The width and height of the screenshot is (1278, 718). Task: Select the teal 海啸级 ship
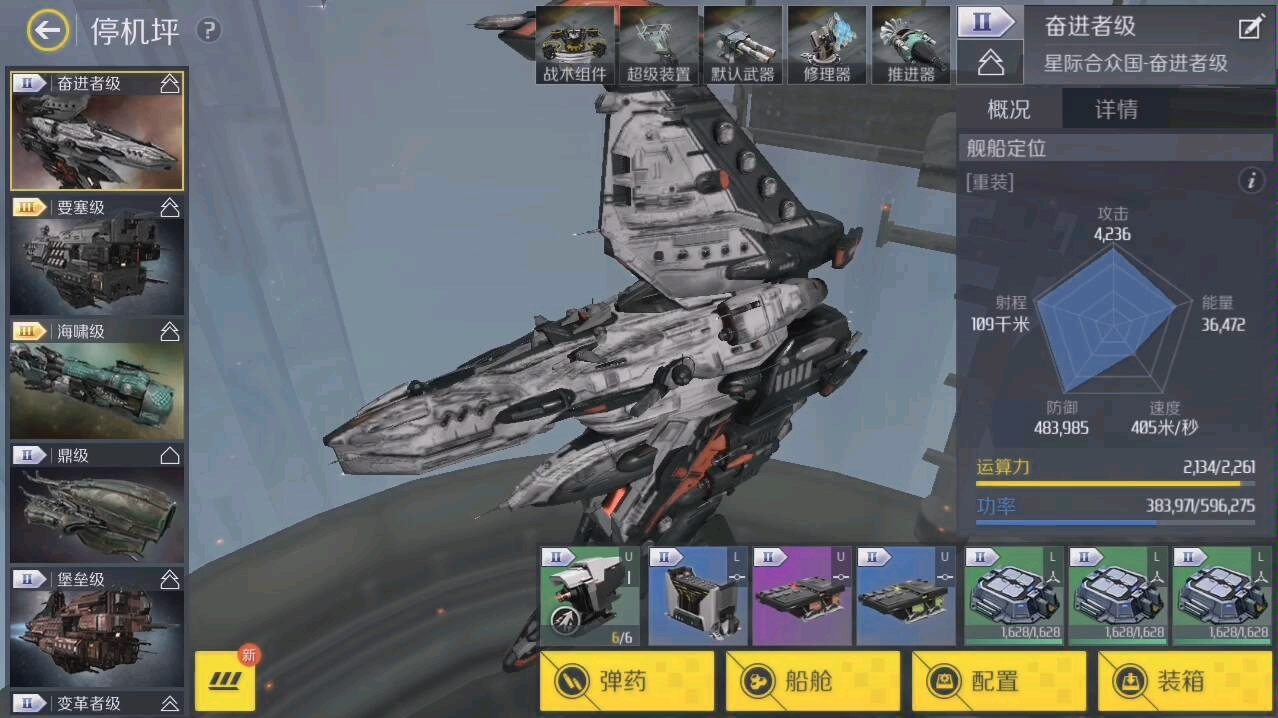[97, 378]
